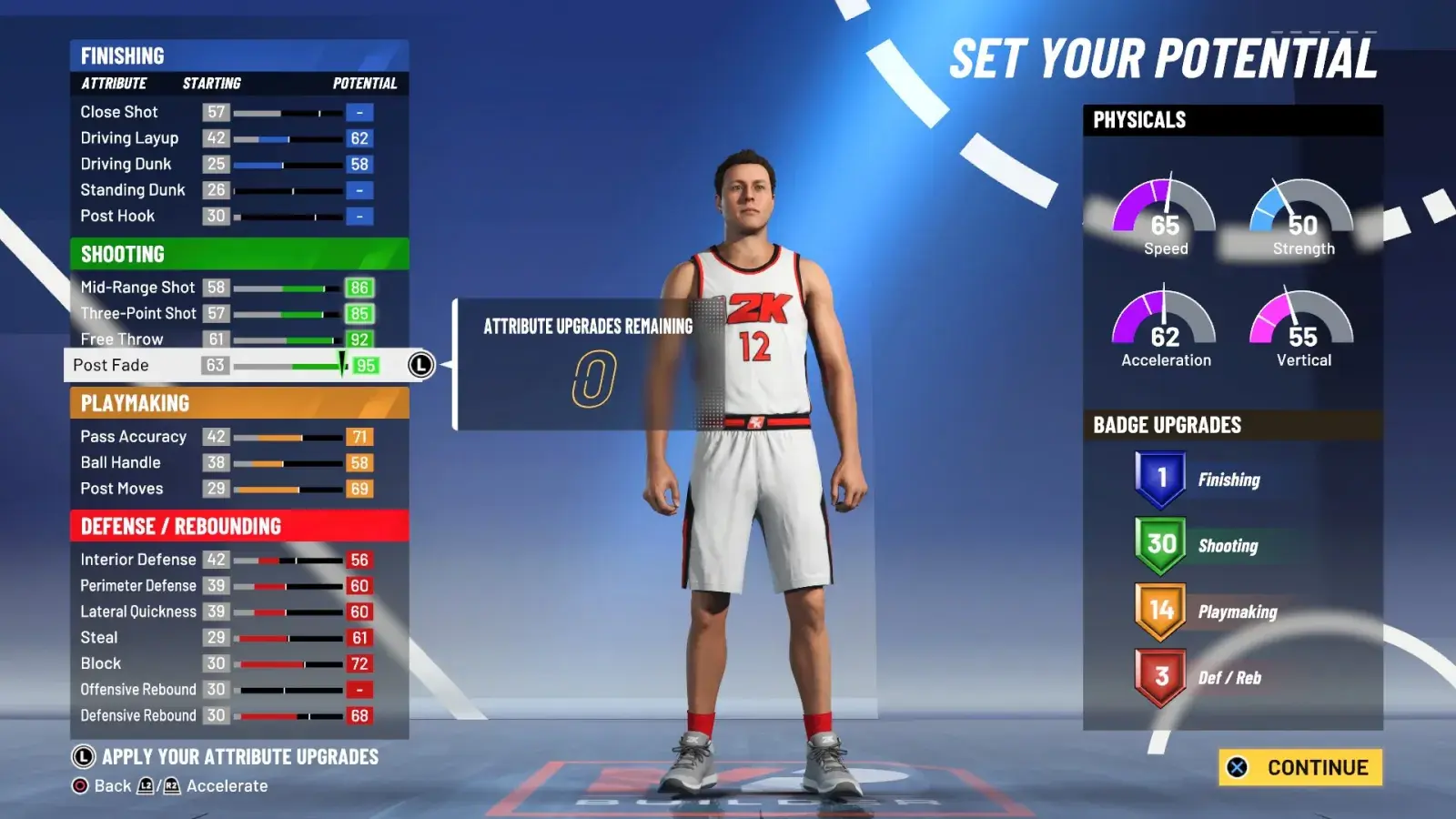Image resolution: width=1456 pixels, height=819 pixels.
Task: Select the Perimeter Defense attribute
Action: click(x=138, y=585)
